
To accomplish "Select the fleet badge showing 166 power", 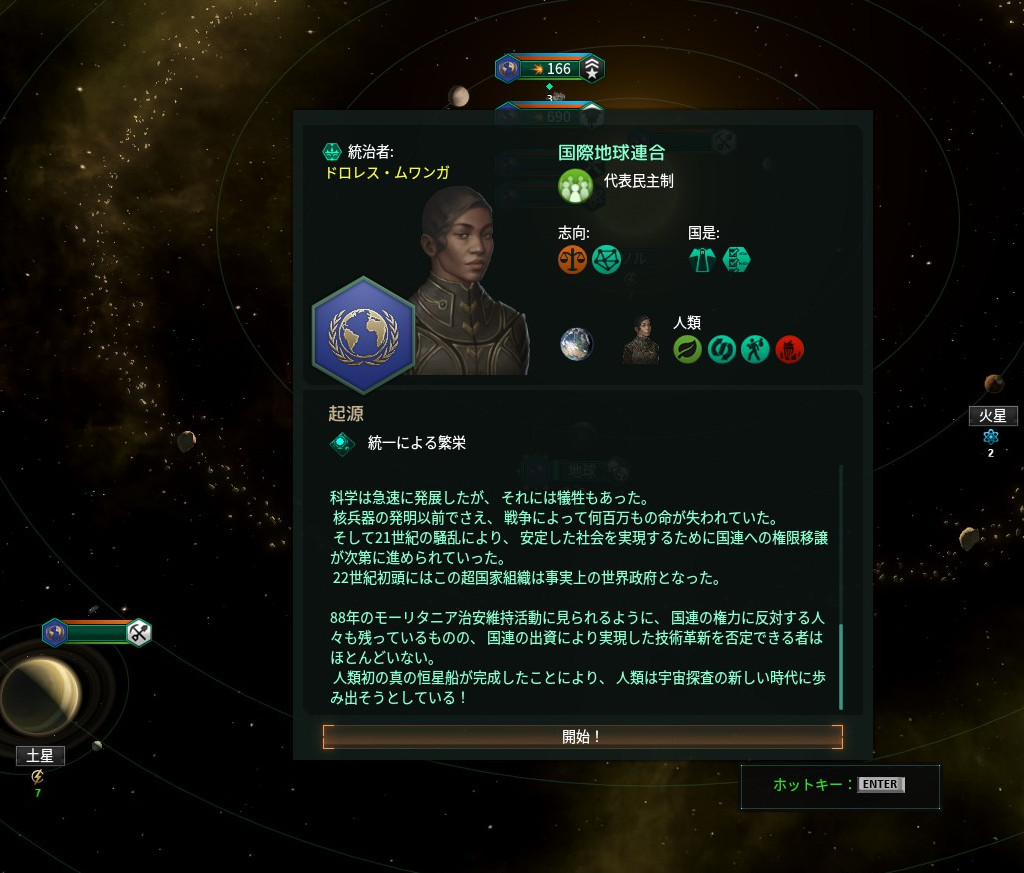I will coord(550,69).
